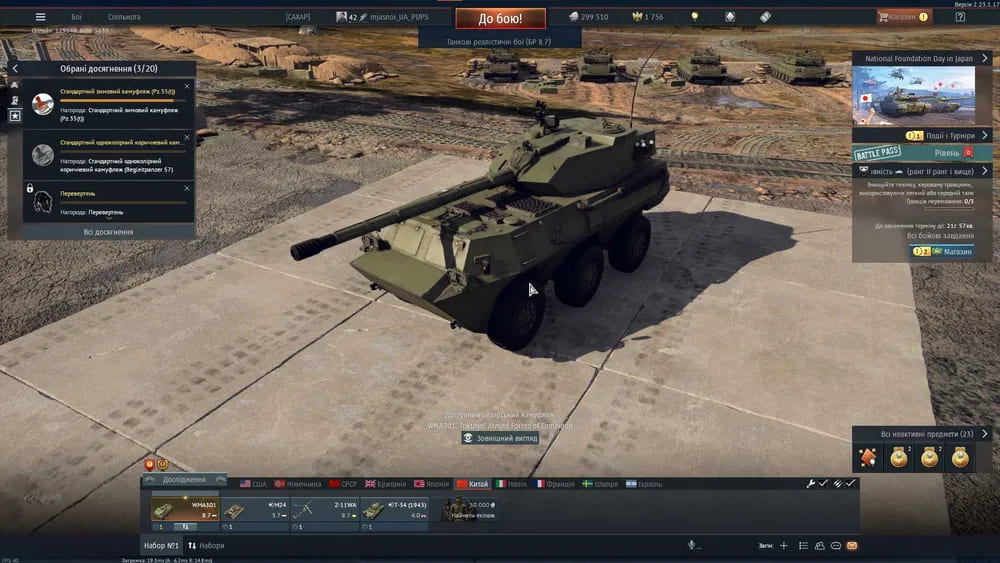1000x563 pixels.
Task: Open the Бої menu
Action: (77, 17)
